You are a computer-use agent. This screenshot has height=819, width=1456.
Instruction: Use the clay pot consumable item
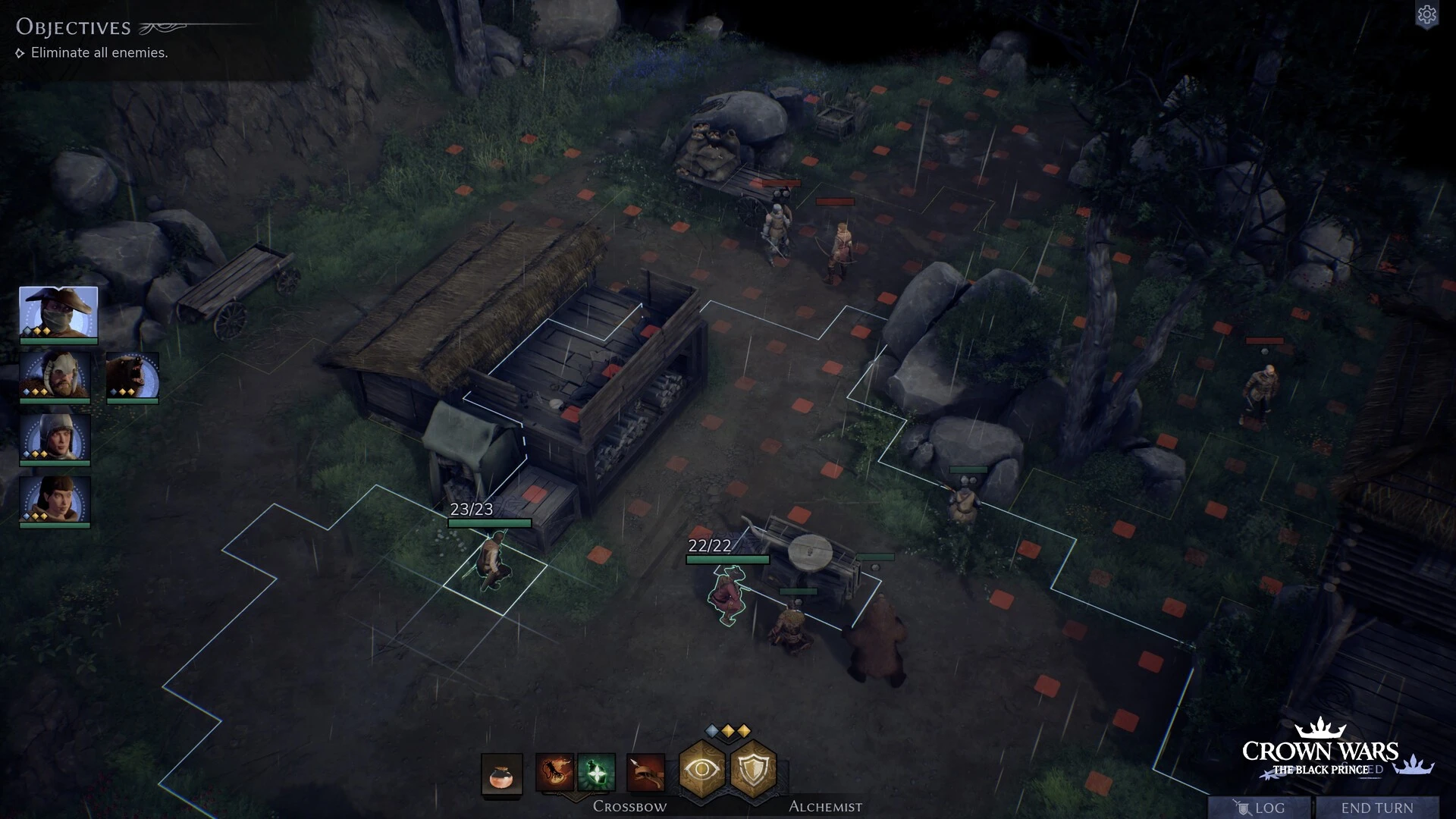pos(501,775)
